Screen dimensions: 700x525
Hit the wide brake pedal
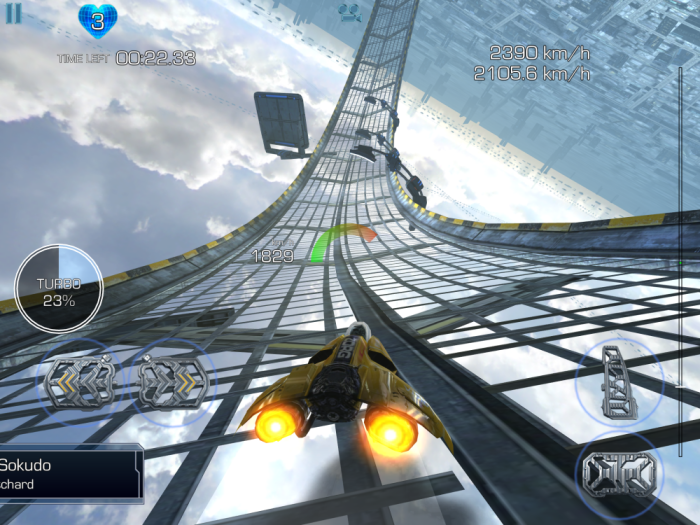pyautogui.click(x=619, y=472)
